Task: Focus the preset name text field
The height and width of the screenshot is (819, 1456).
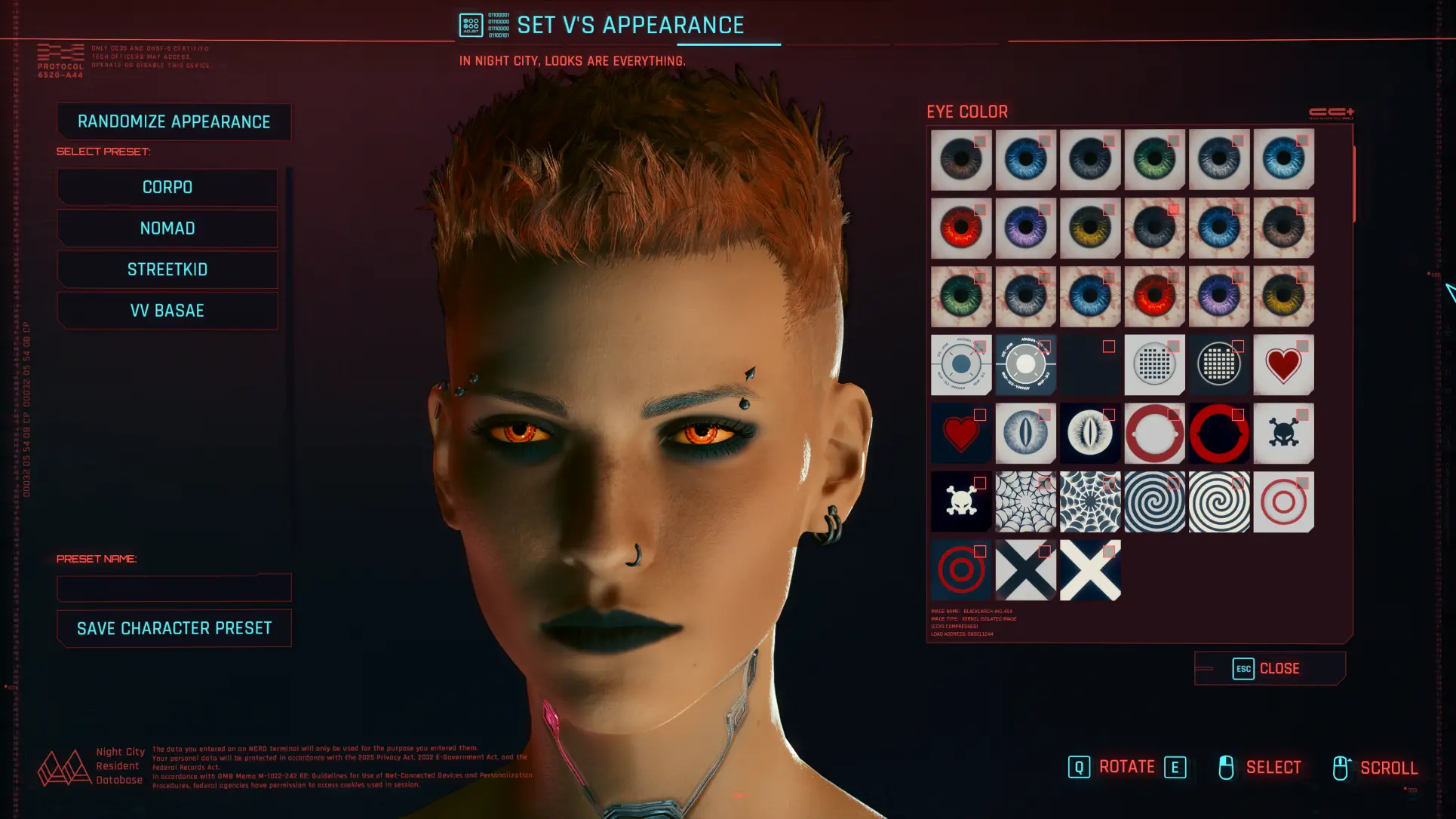Action: point(174,588)
